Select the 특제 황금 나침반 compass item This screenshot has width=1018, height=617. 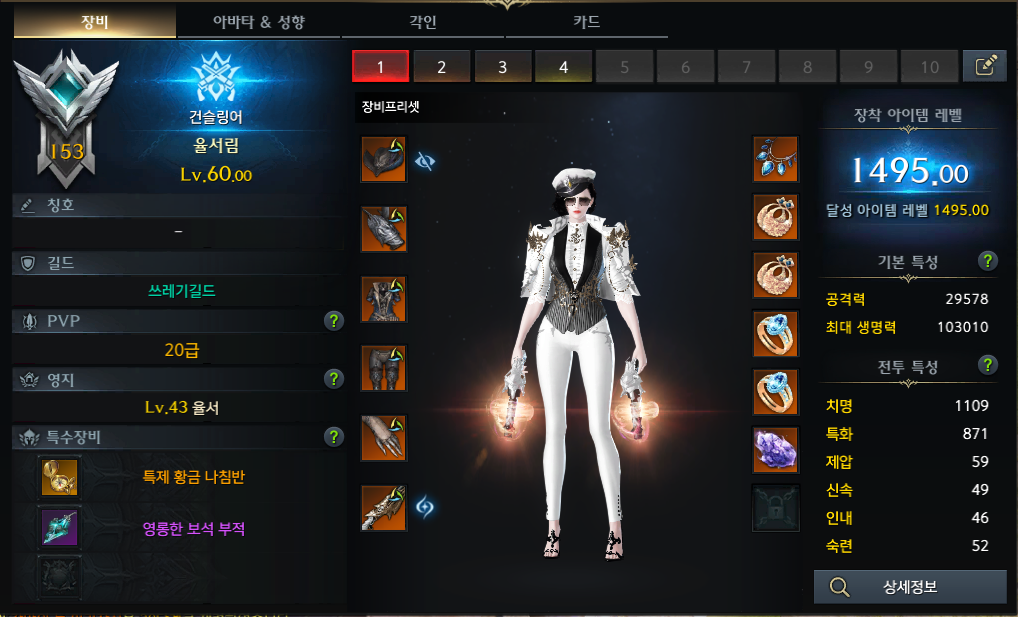pos(59,477)
